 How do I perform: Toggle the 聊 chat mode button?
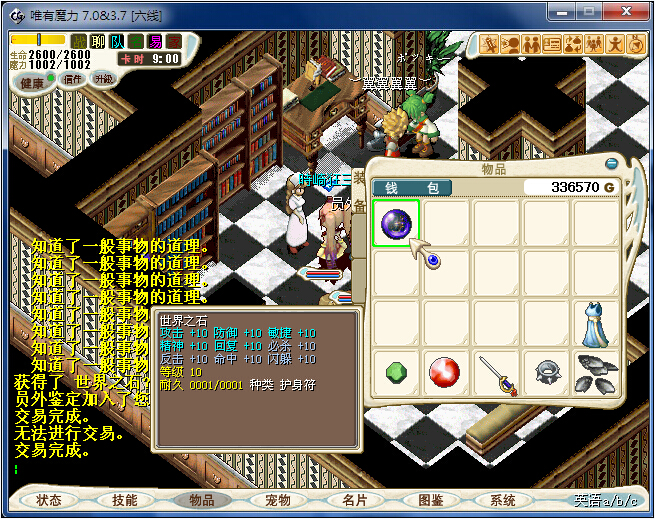point(97,41)
